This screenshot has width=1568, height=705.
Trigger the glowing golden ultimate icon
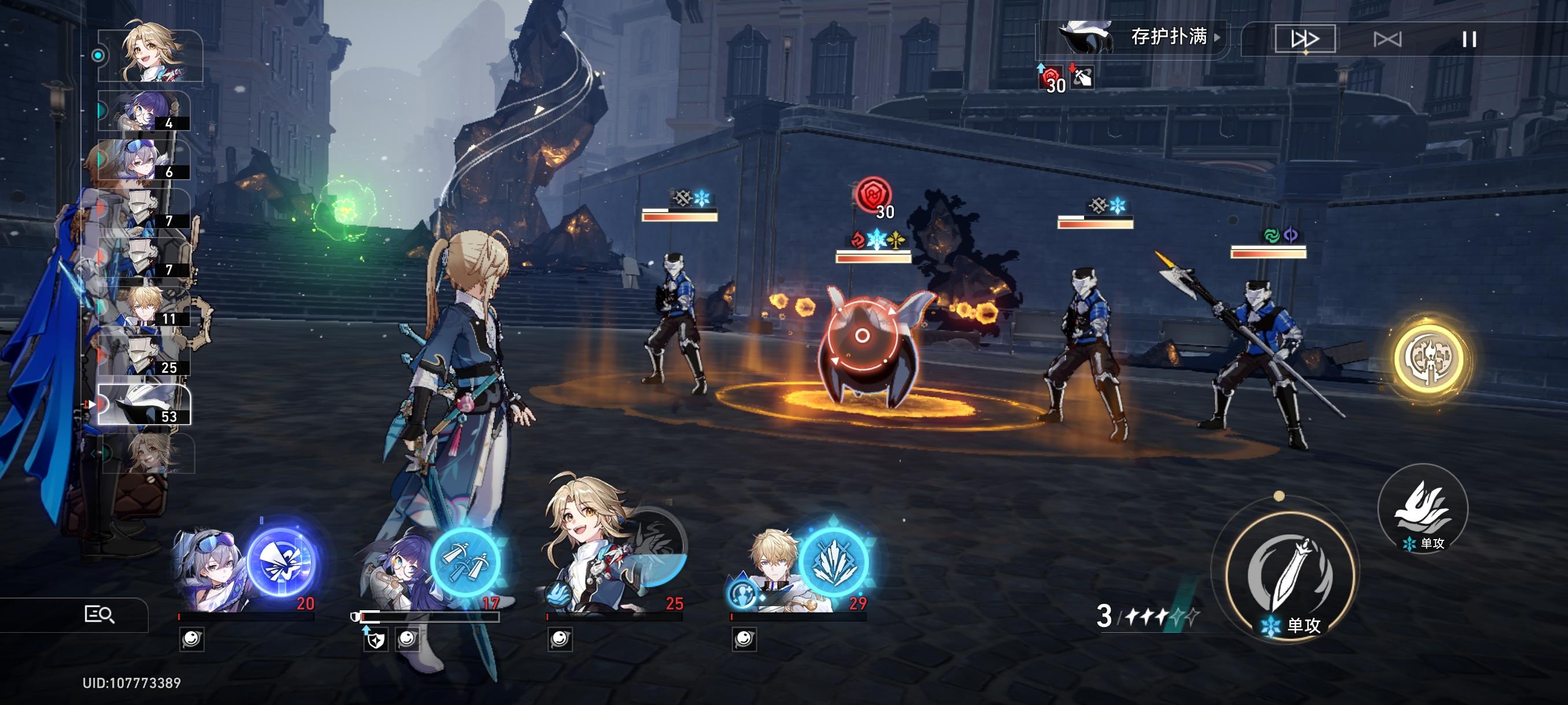pyautogui.click(x=1428, y=358)
